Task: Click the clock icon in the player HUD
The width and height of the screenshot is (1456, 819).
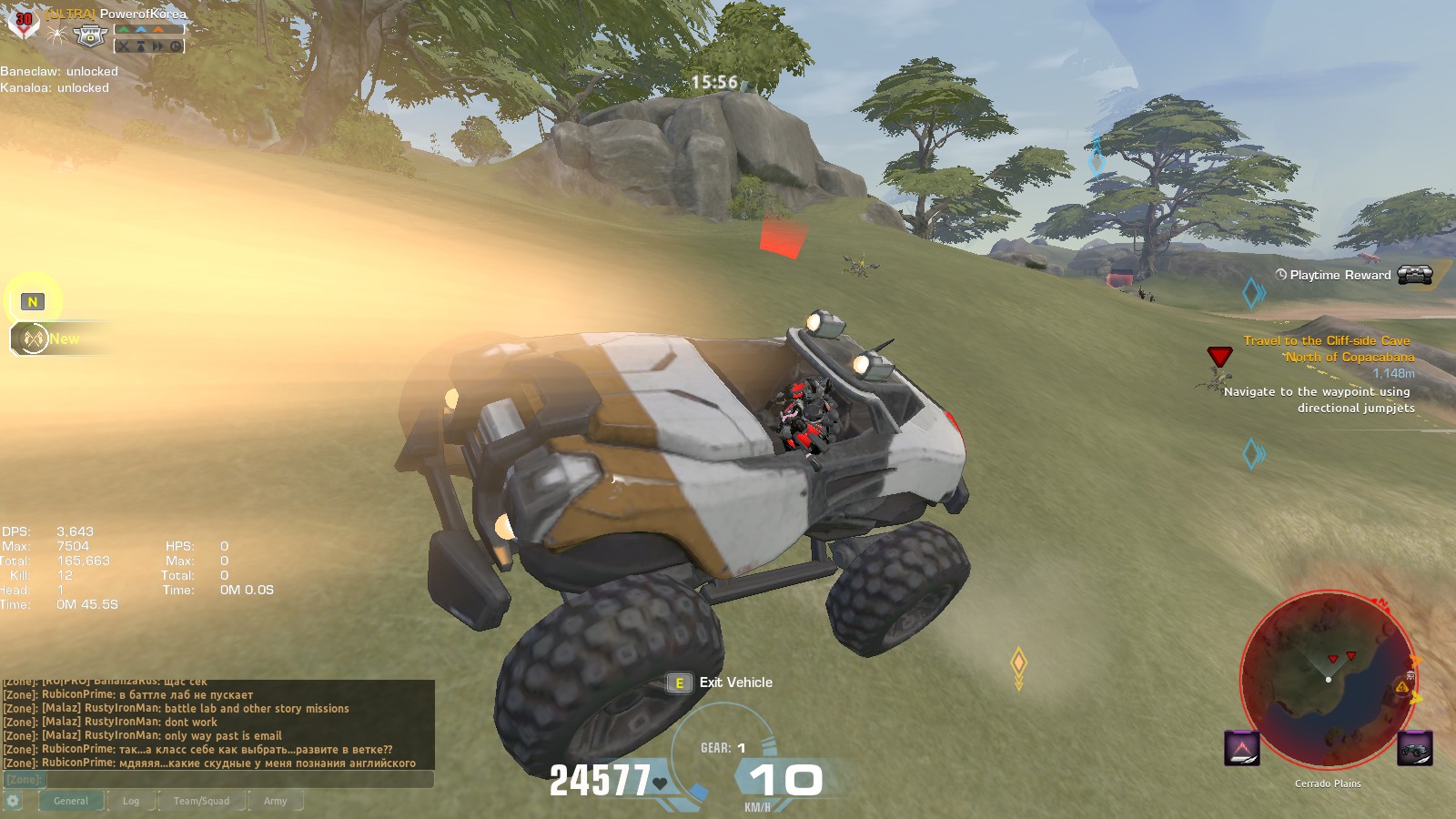Action: point(176,46)
